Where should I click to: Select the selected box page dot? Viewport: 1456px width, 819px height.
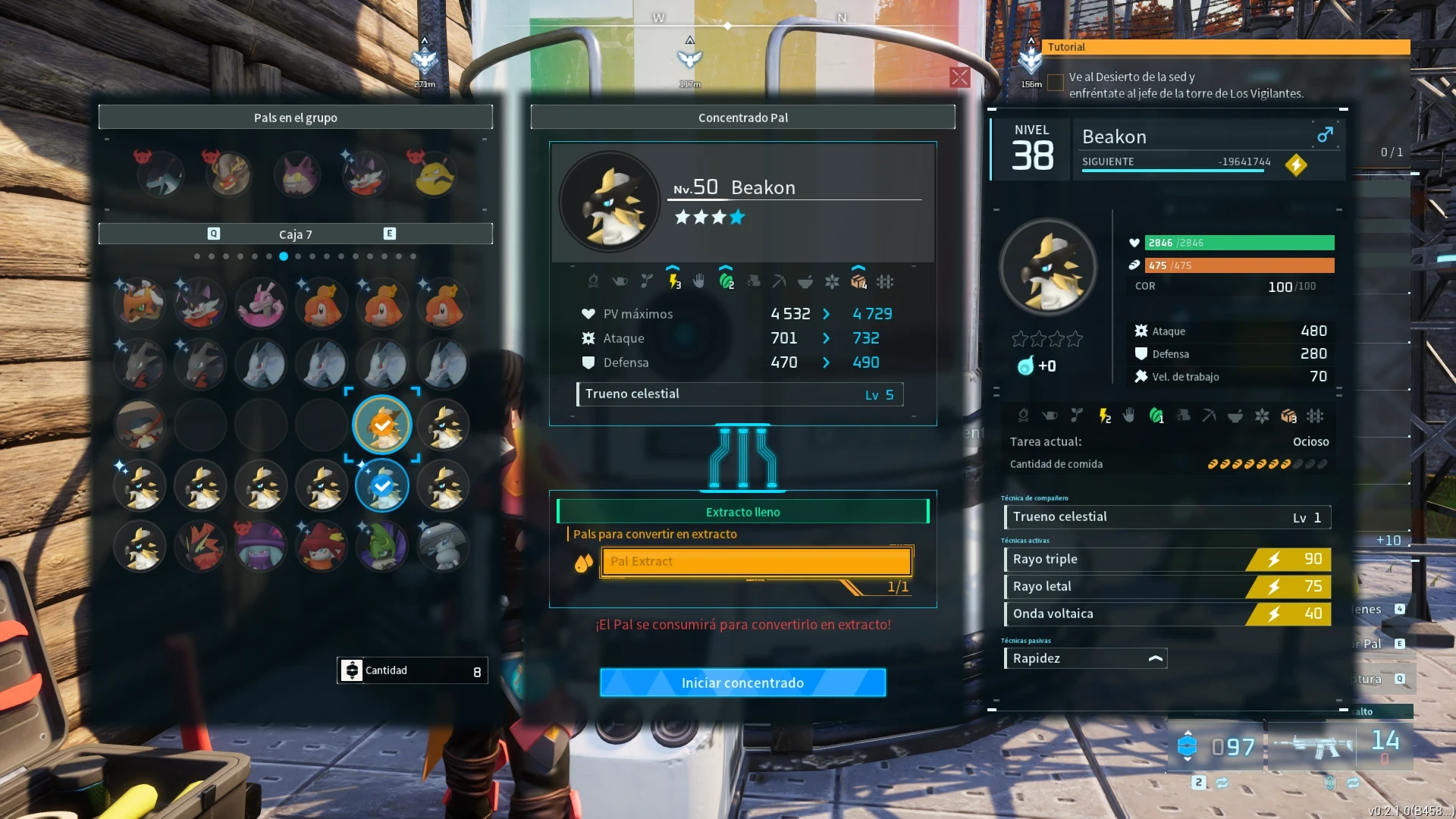pyautogui.click(x=284, y=256)
